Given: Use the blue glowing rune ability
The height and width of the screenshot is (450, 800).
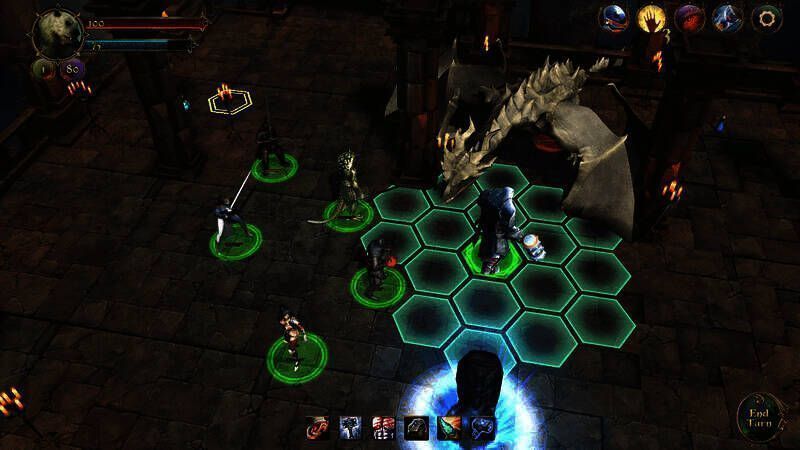Looking at the screenshot, I should 482,430.
